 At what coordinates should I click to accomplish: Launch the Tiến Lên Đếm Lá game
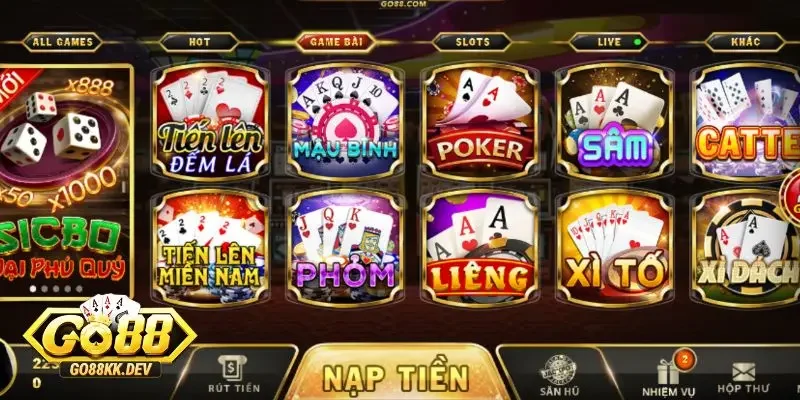pyautogui.click(x=209, y=122)
